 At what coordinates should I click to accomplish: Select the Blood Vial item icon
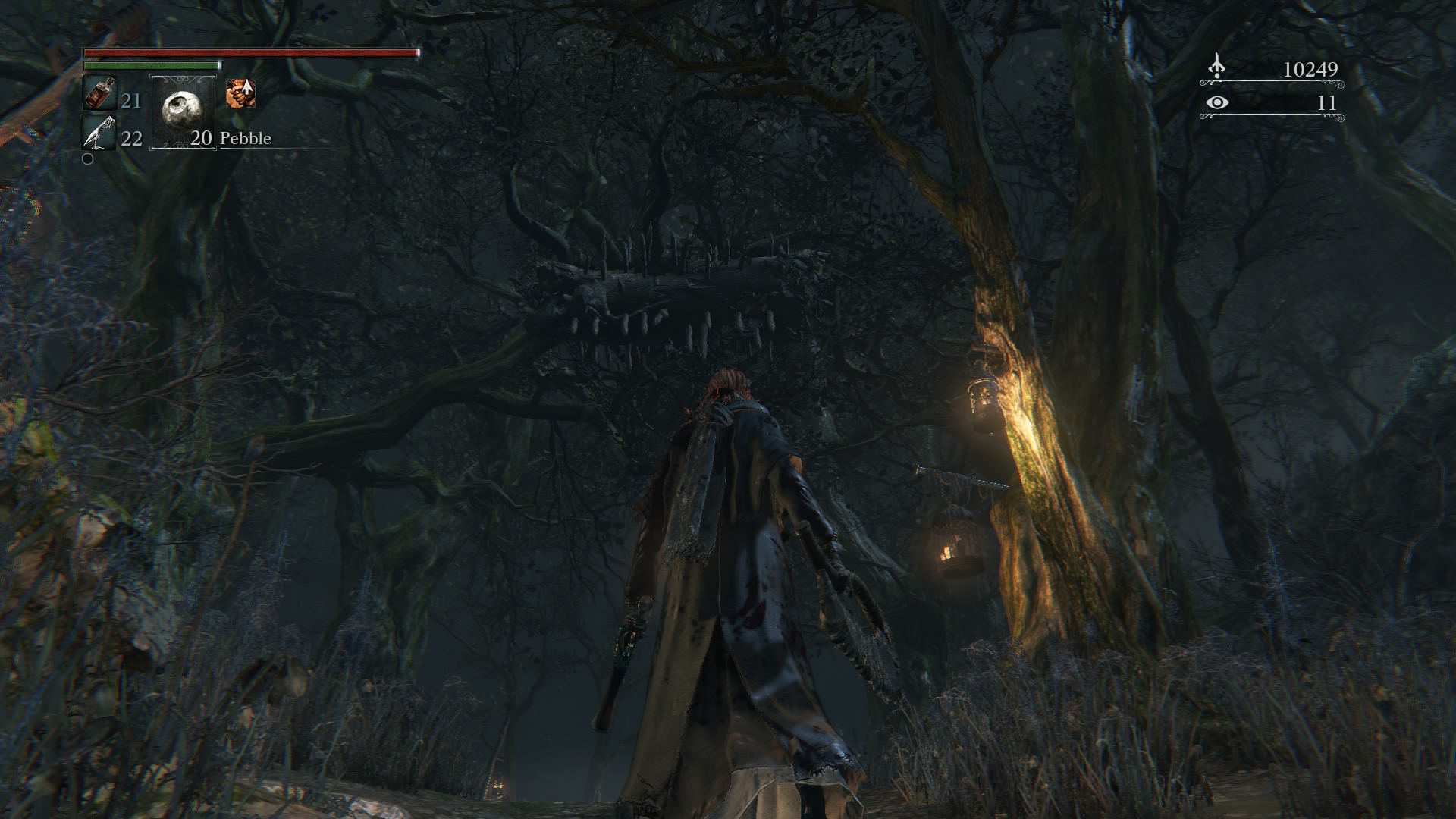pos(99,95)
